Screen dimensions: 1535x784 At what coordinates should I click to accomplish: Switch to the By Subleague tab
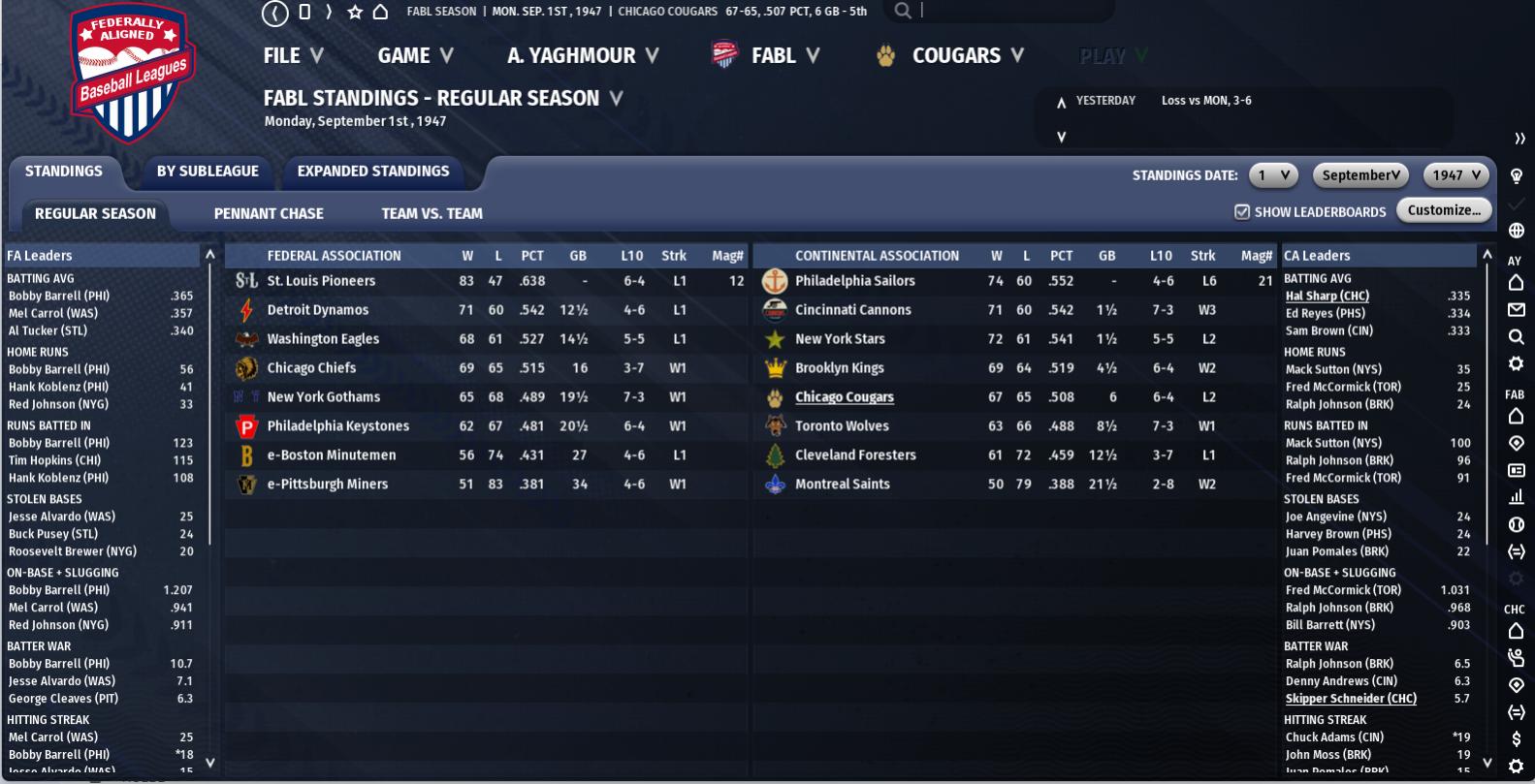click(x=208, y=172)
